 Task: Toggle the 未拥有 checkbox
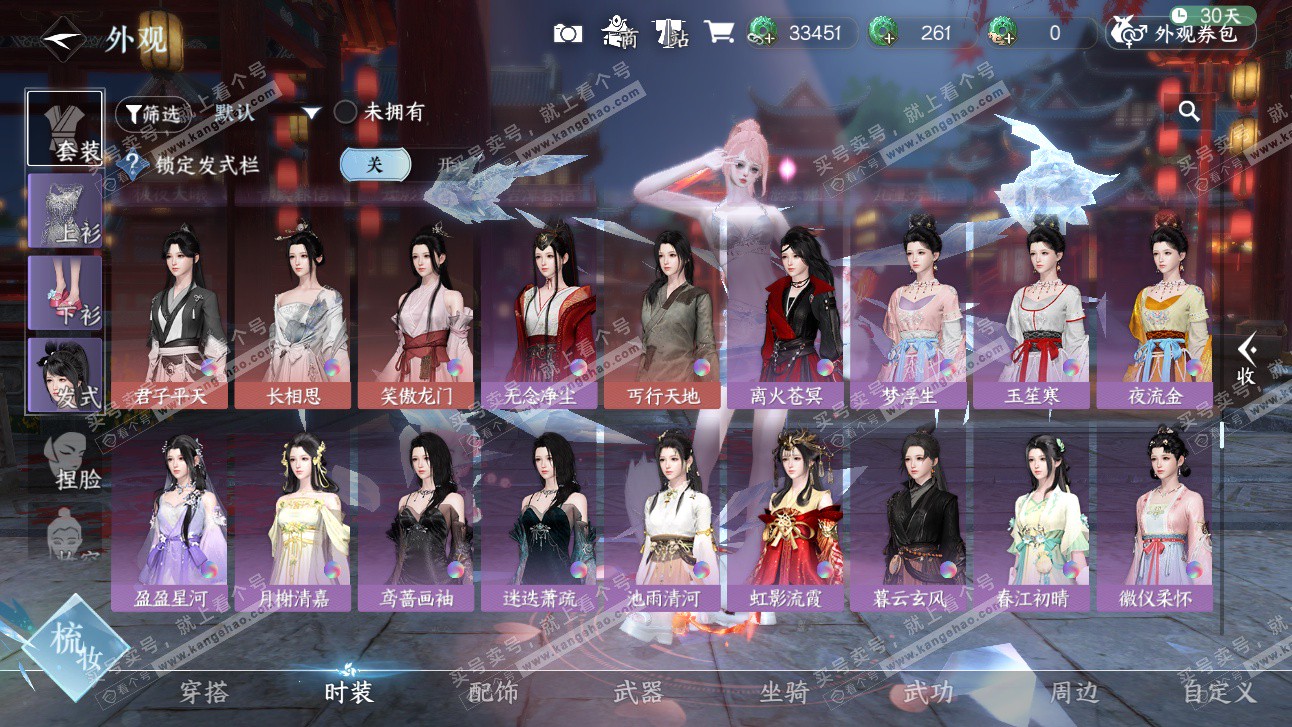coord(346,112)
